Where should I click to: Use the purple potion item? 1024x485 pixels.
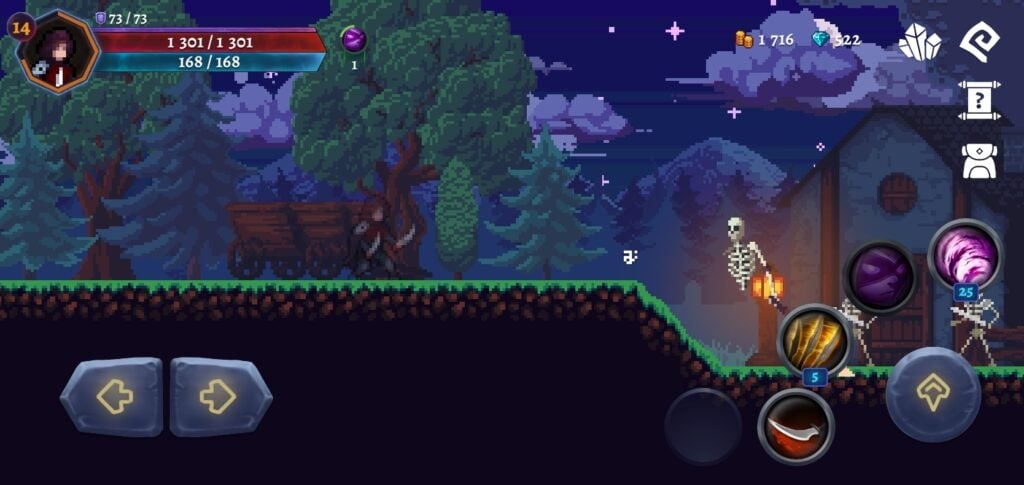[x=354, y=40]
